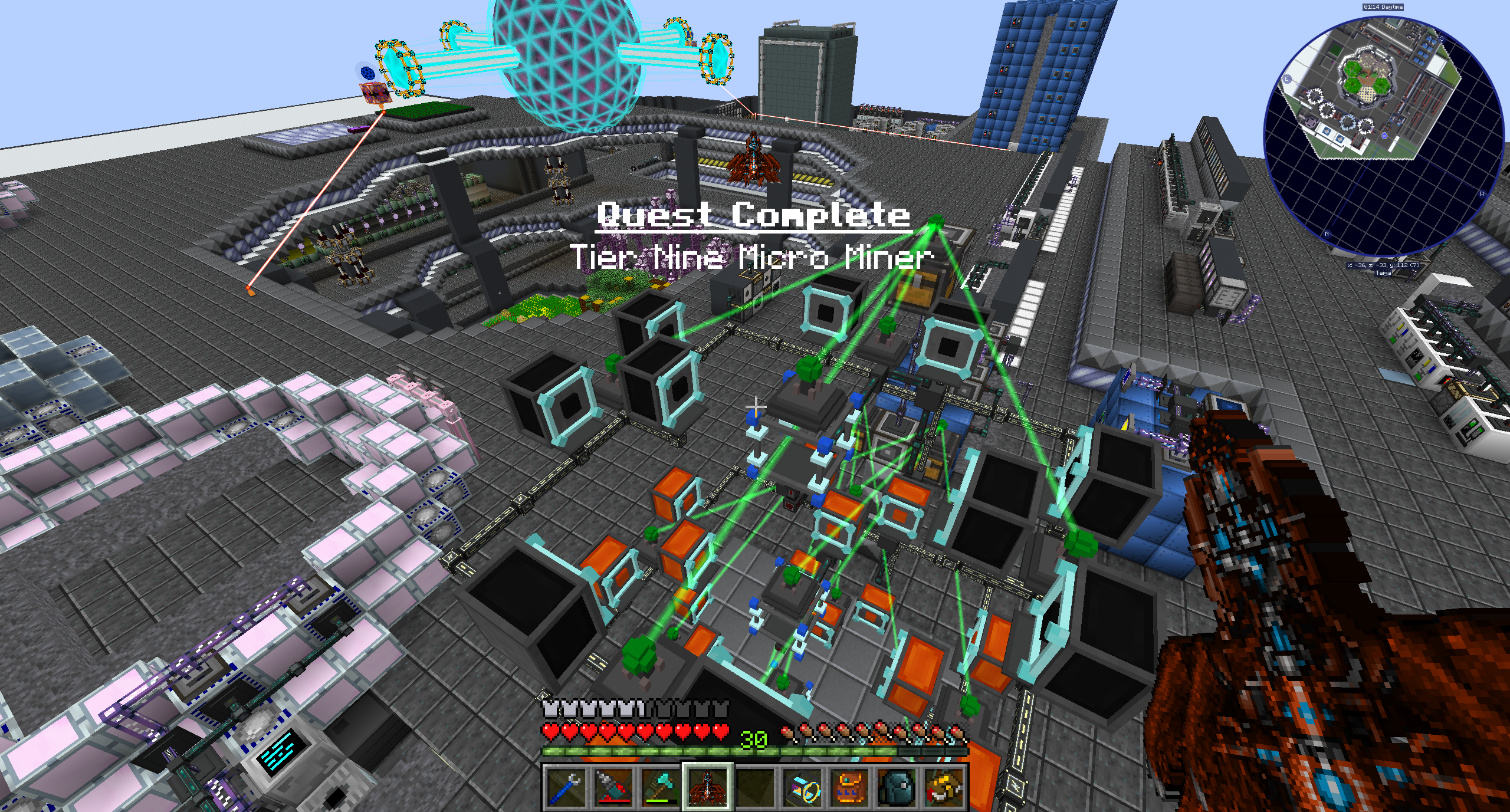
Task: Select the cube frame with gold ring slot
Action: 802,787
